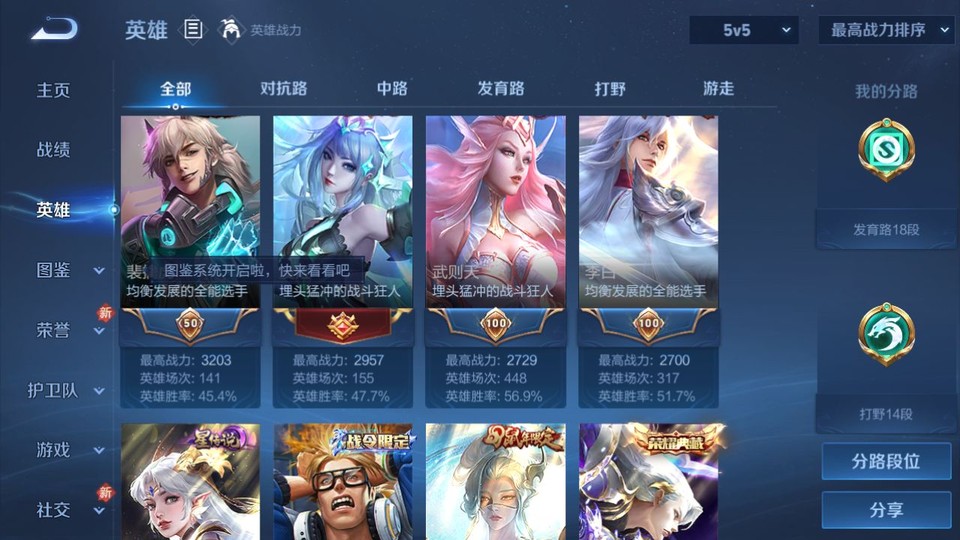
Task: Open the 5v5 mode dropdown
Action: (x=743, y=30)
